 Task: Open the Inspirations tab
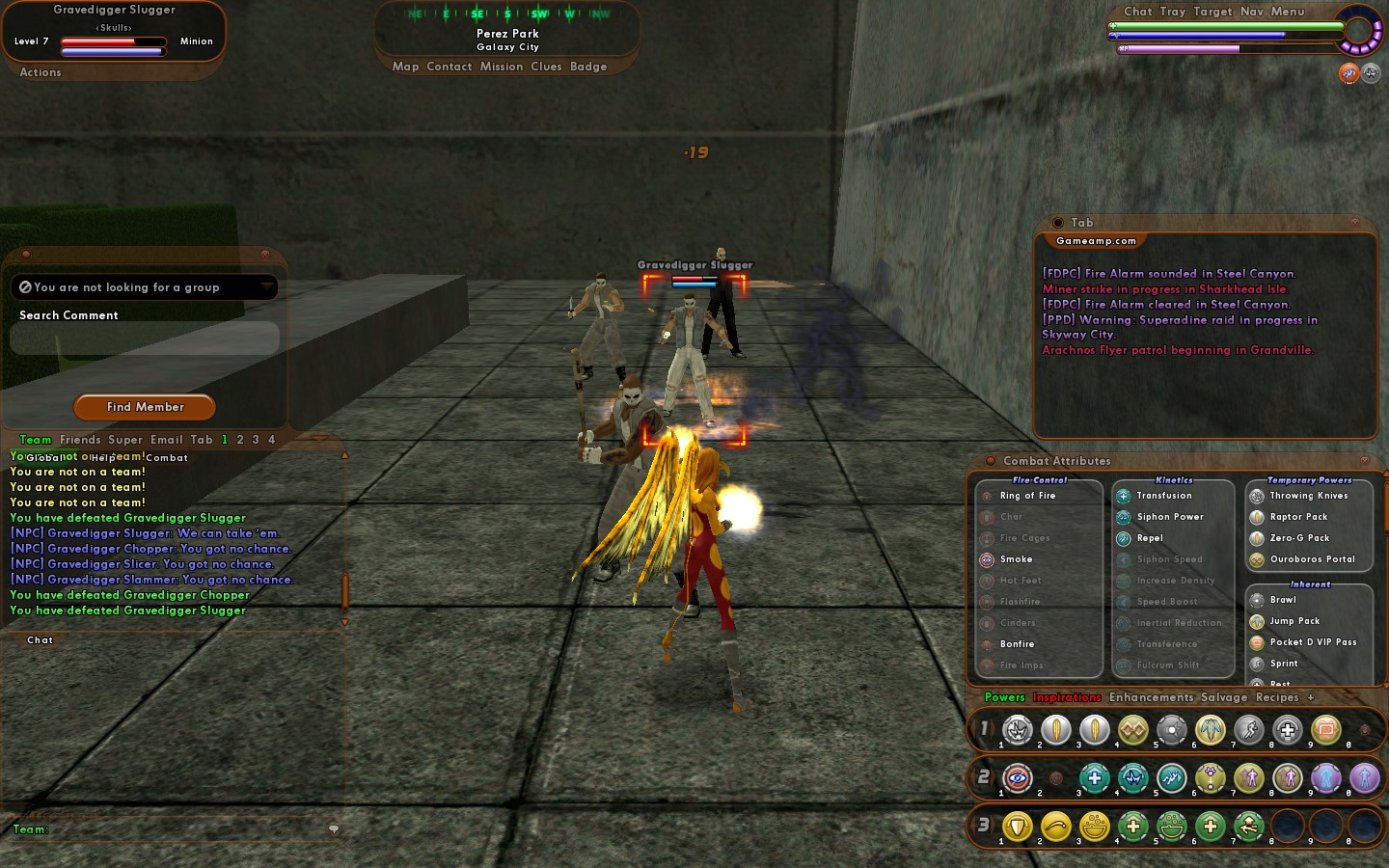pos(1067,697)
